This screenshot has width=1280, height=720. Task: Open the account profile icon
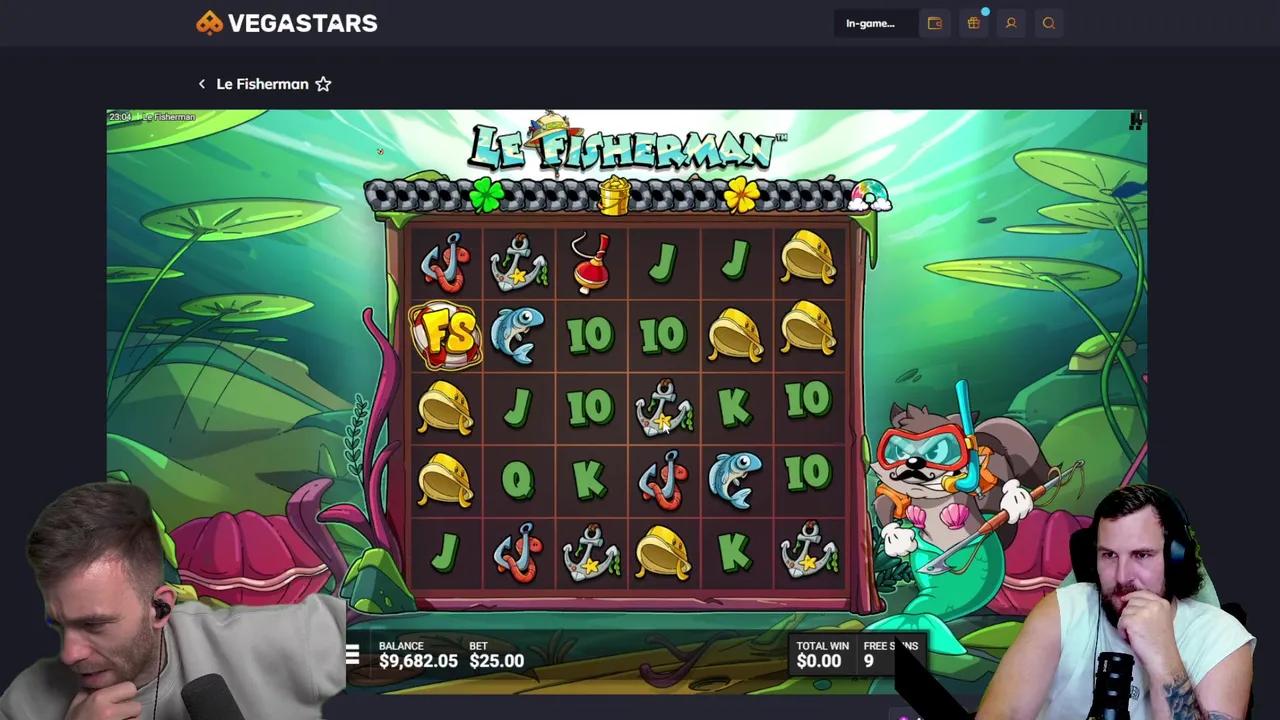(1011, 23)
